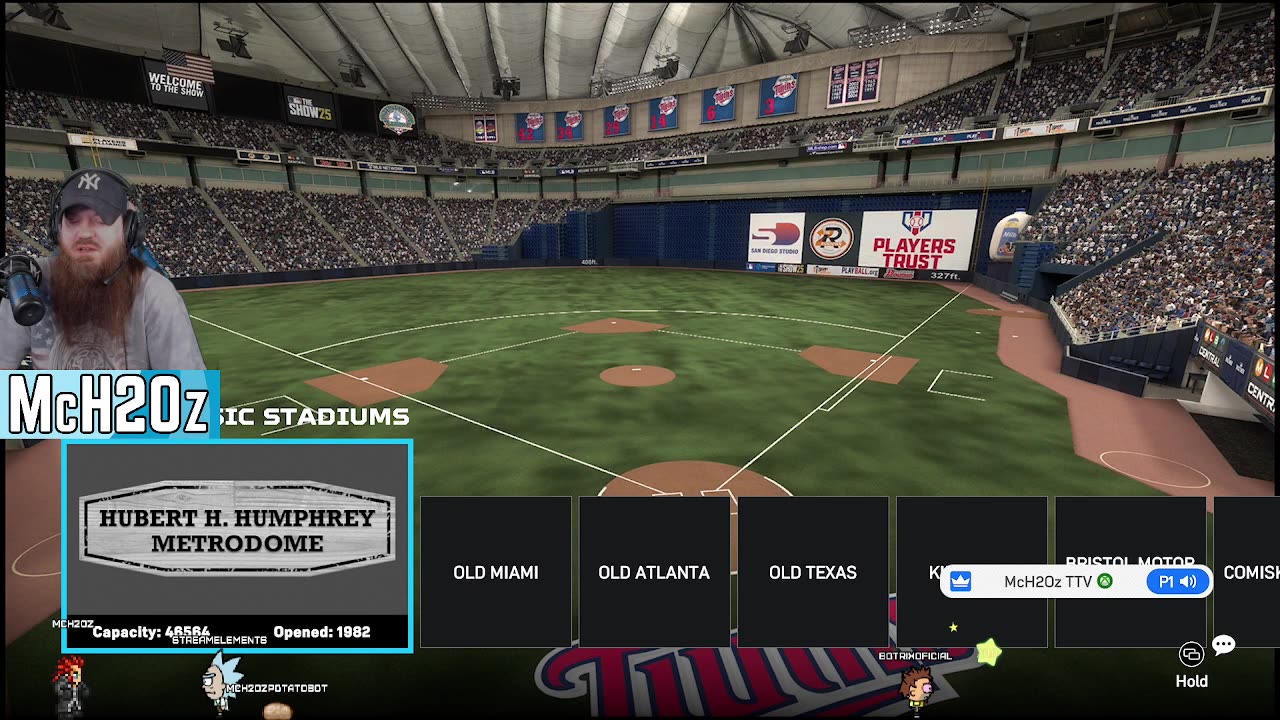Viewport: 1280px width, 720px height.
Task: Select the Old Texas stadium tile
Action: 812,572
